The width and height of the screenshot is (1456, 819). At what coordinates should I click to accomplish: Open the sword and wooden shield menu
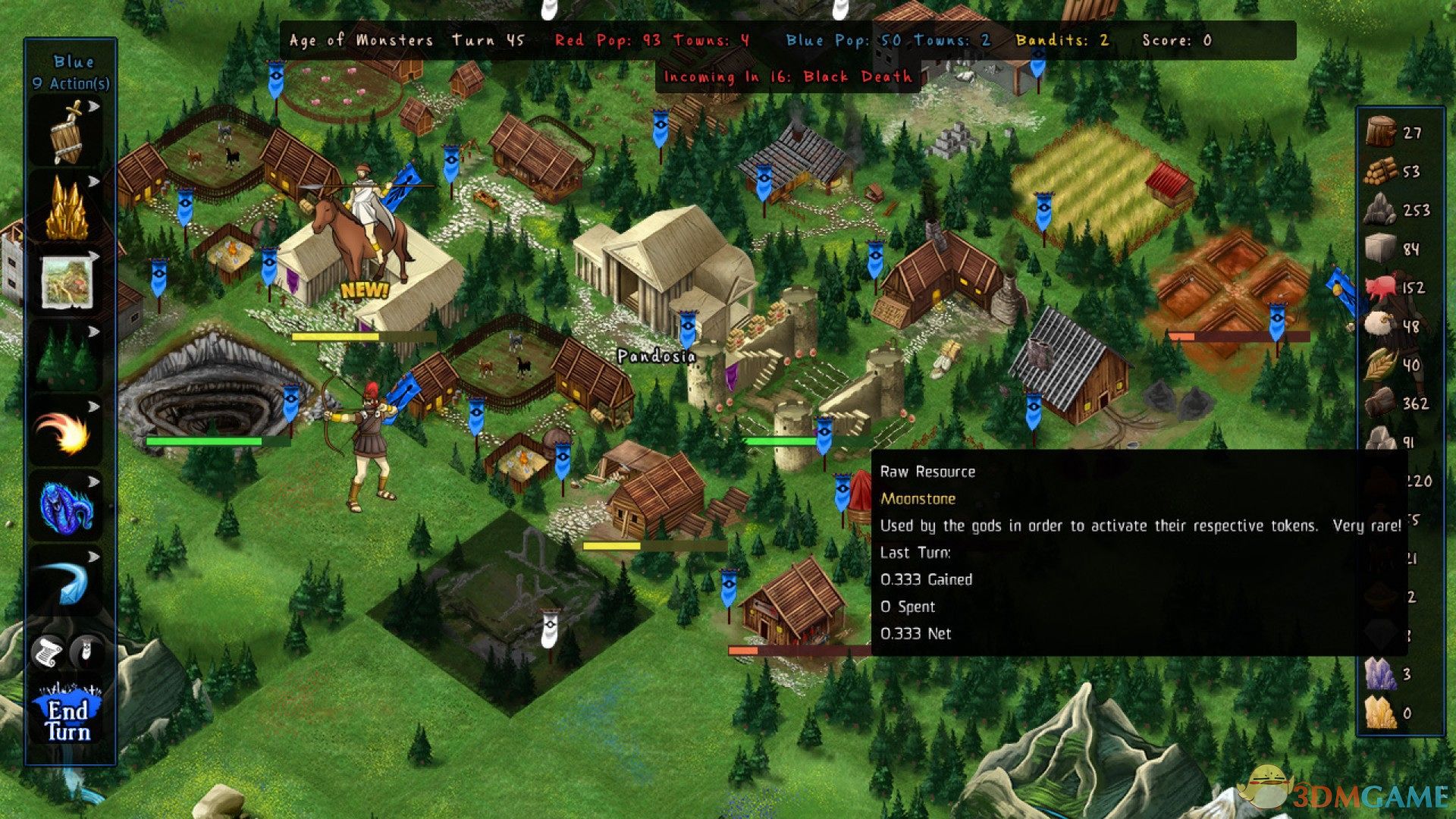coord(67,133)
